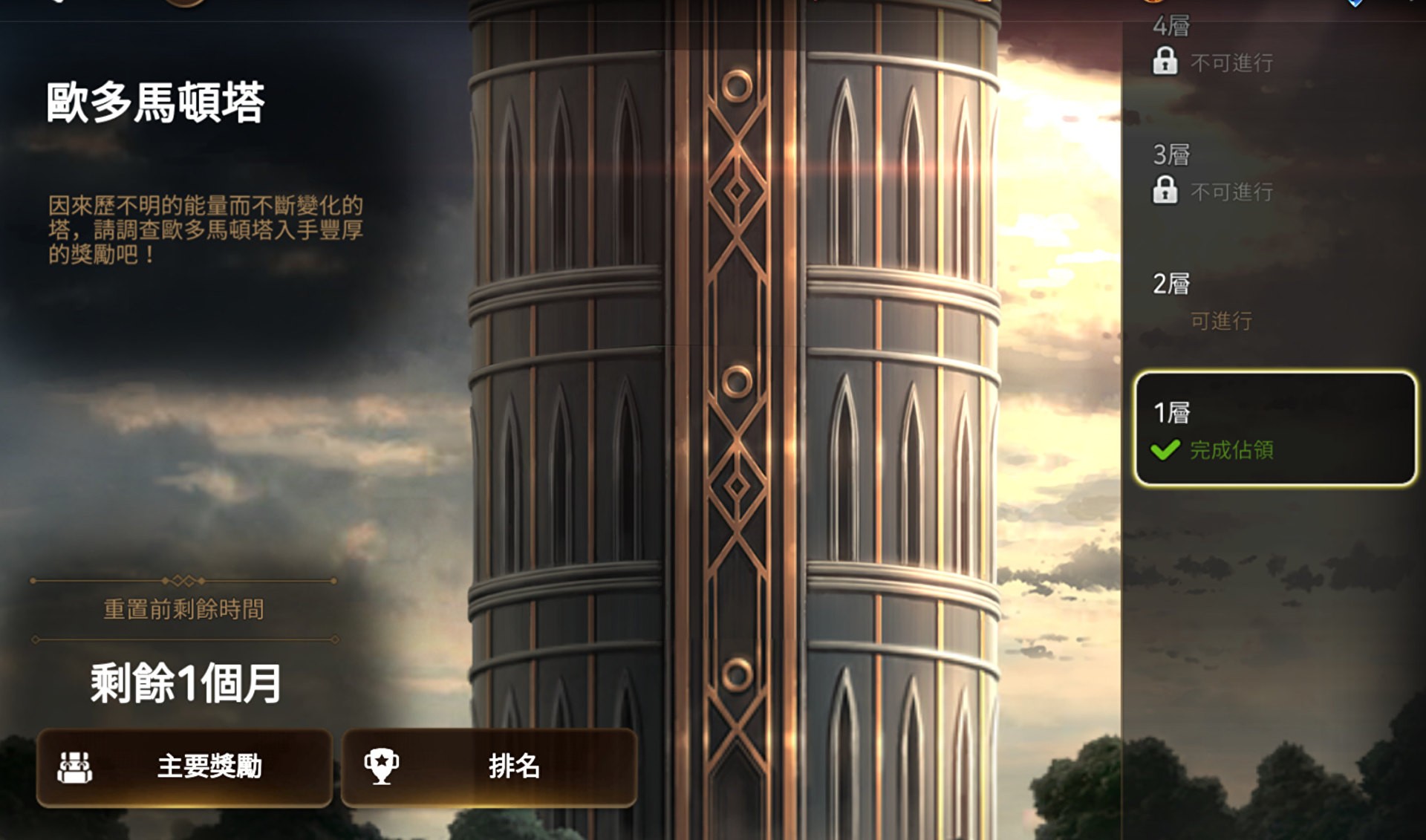Open the 主要獎勵 main rewards panel
The image size is (1426, 840).
coord(184,767)
